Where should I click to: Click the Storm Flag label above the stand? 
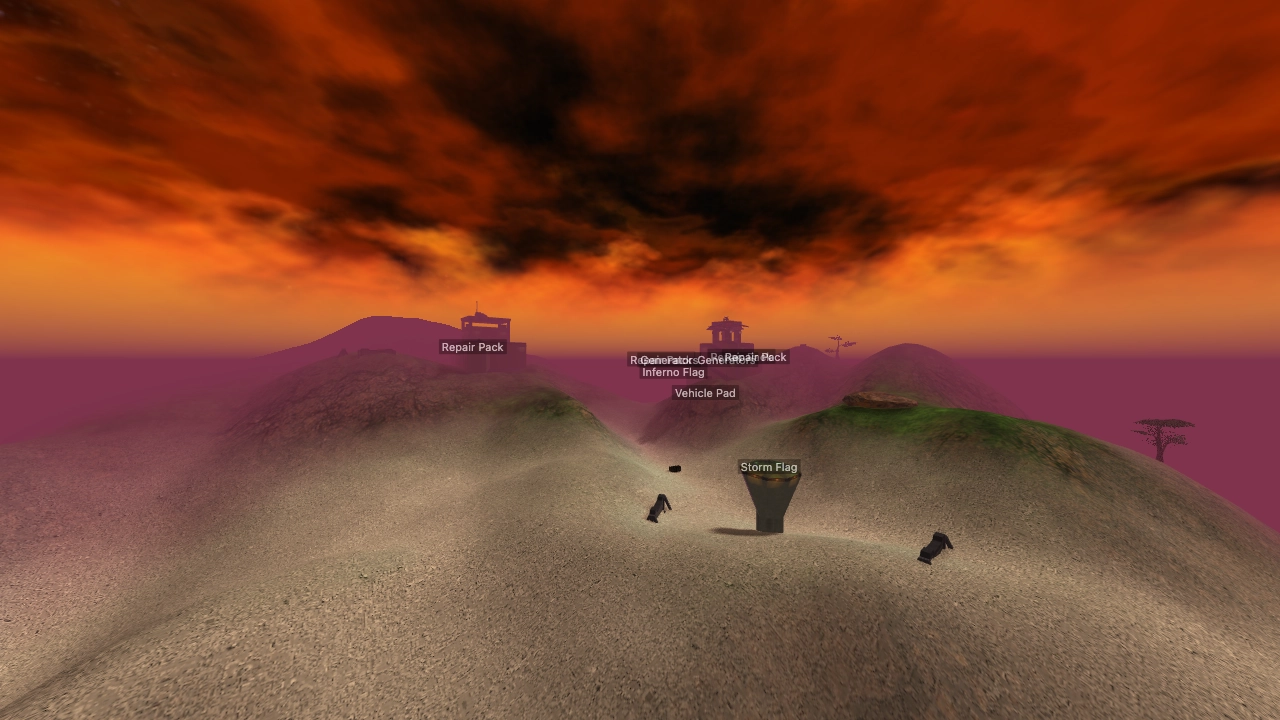click(769, 467)
